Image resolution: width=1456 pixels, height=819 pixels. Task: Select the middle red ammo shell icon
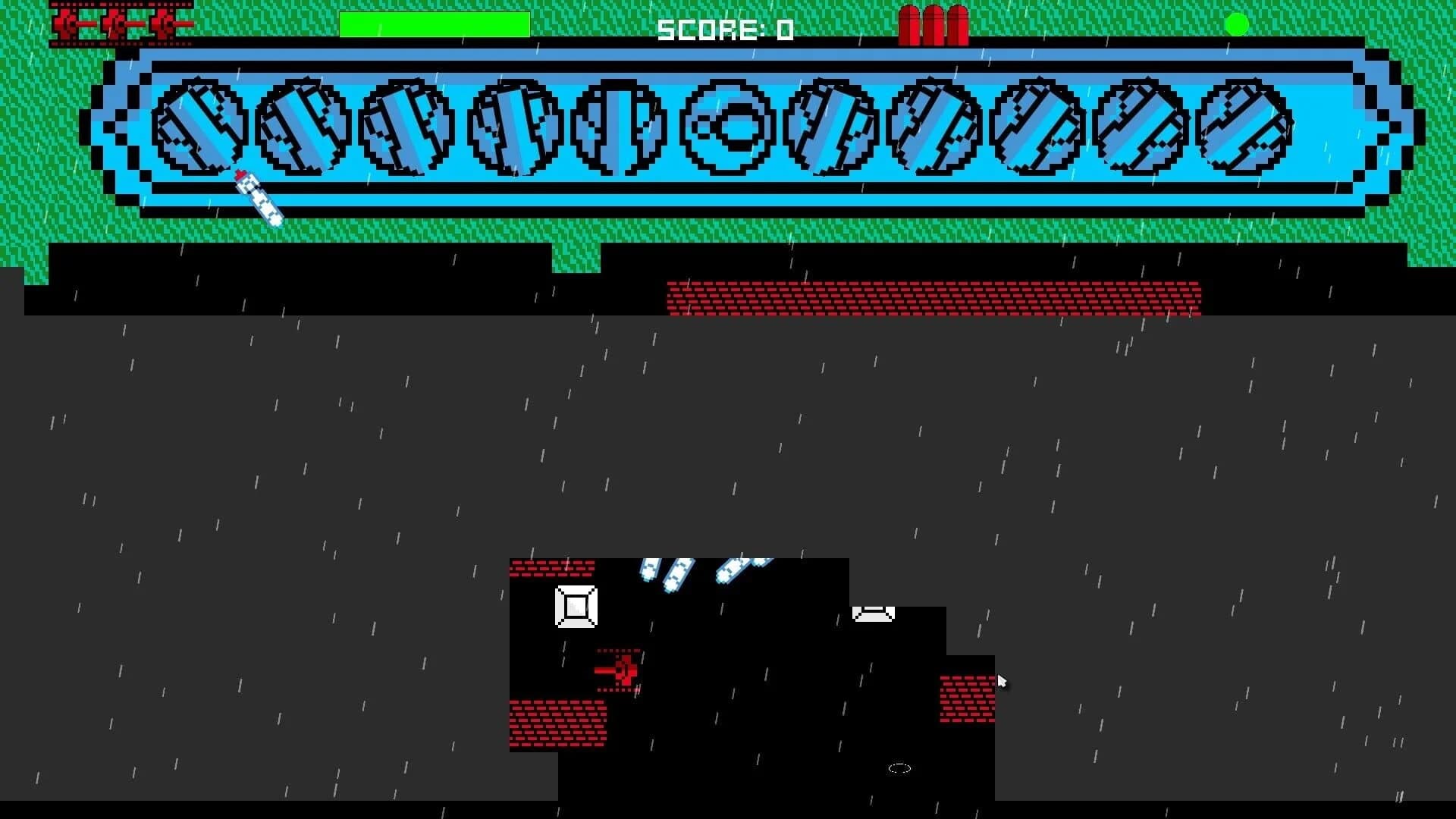pyautogui.click(x=937, y=24)
